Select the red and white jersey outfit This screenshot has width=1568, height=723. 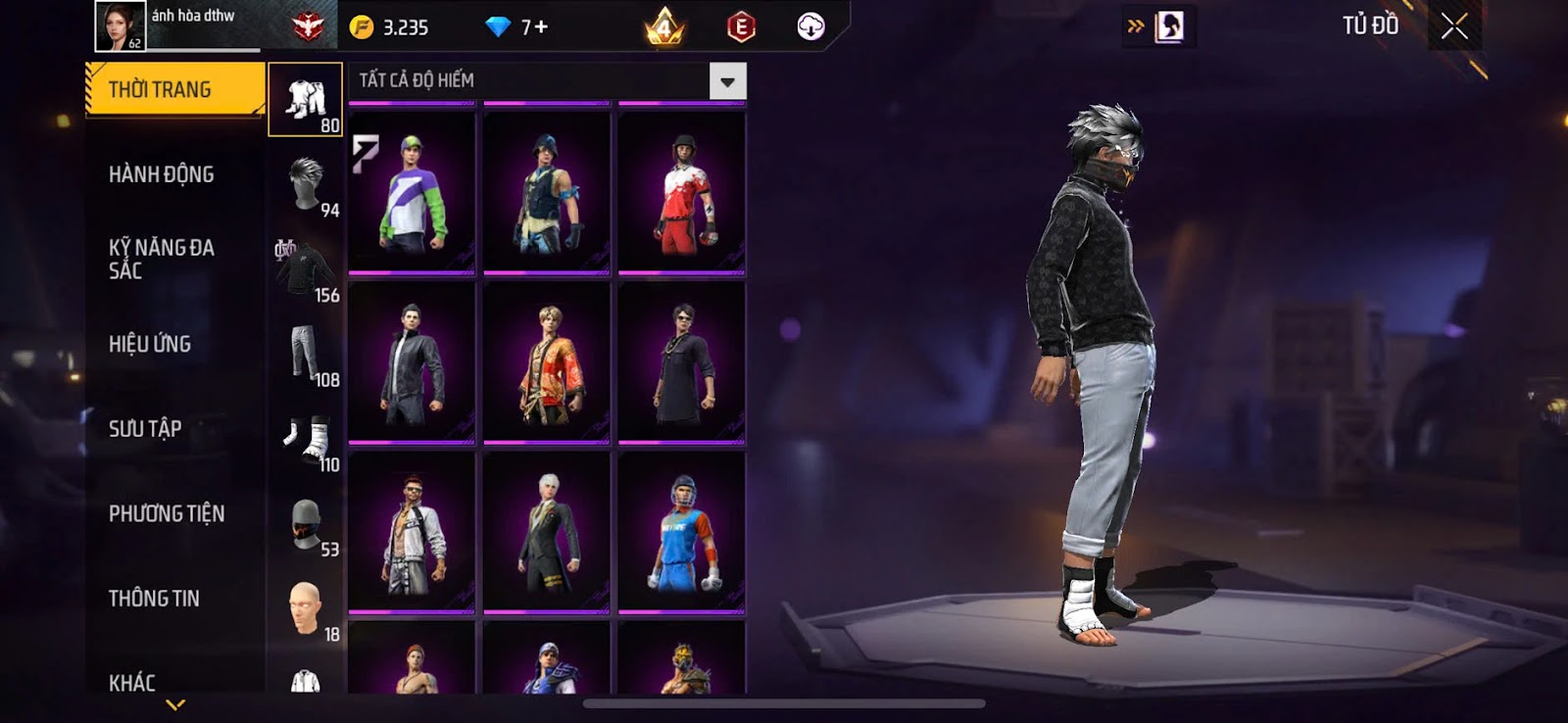(x=682, y=193)
